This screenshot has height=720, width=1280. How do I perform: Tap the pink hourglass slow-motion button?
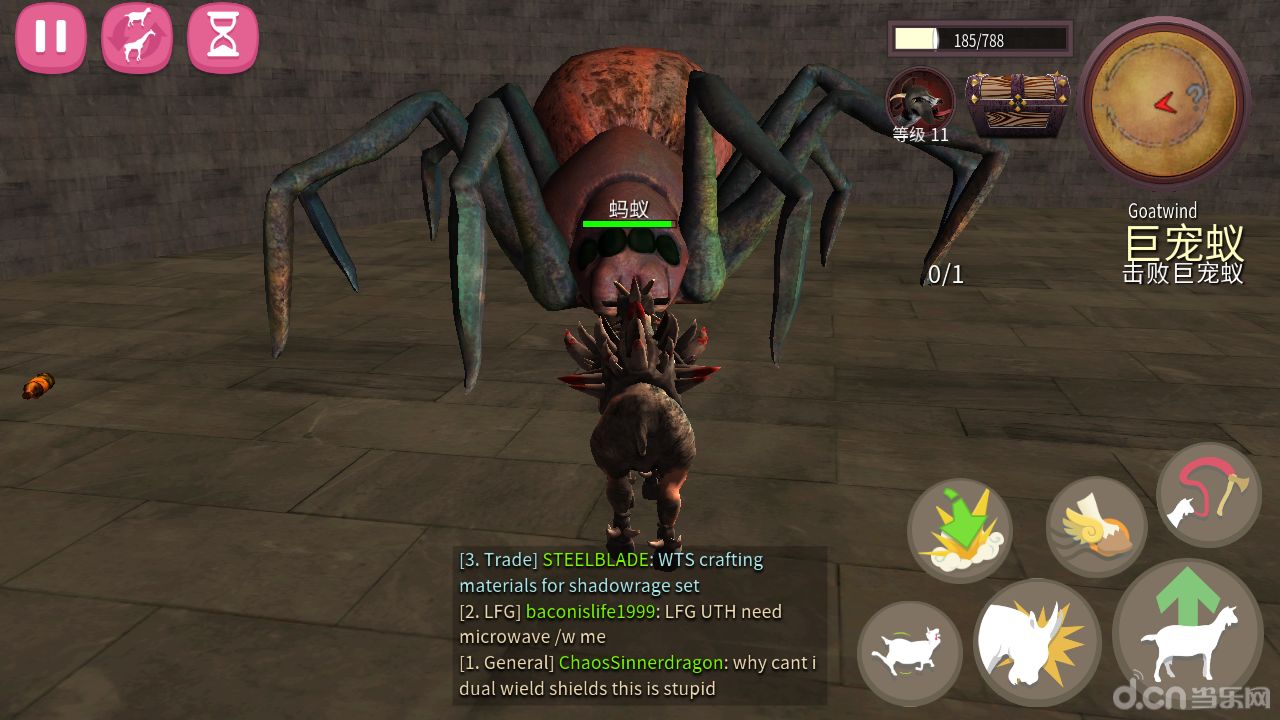223,38
